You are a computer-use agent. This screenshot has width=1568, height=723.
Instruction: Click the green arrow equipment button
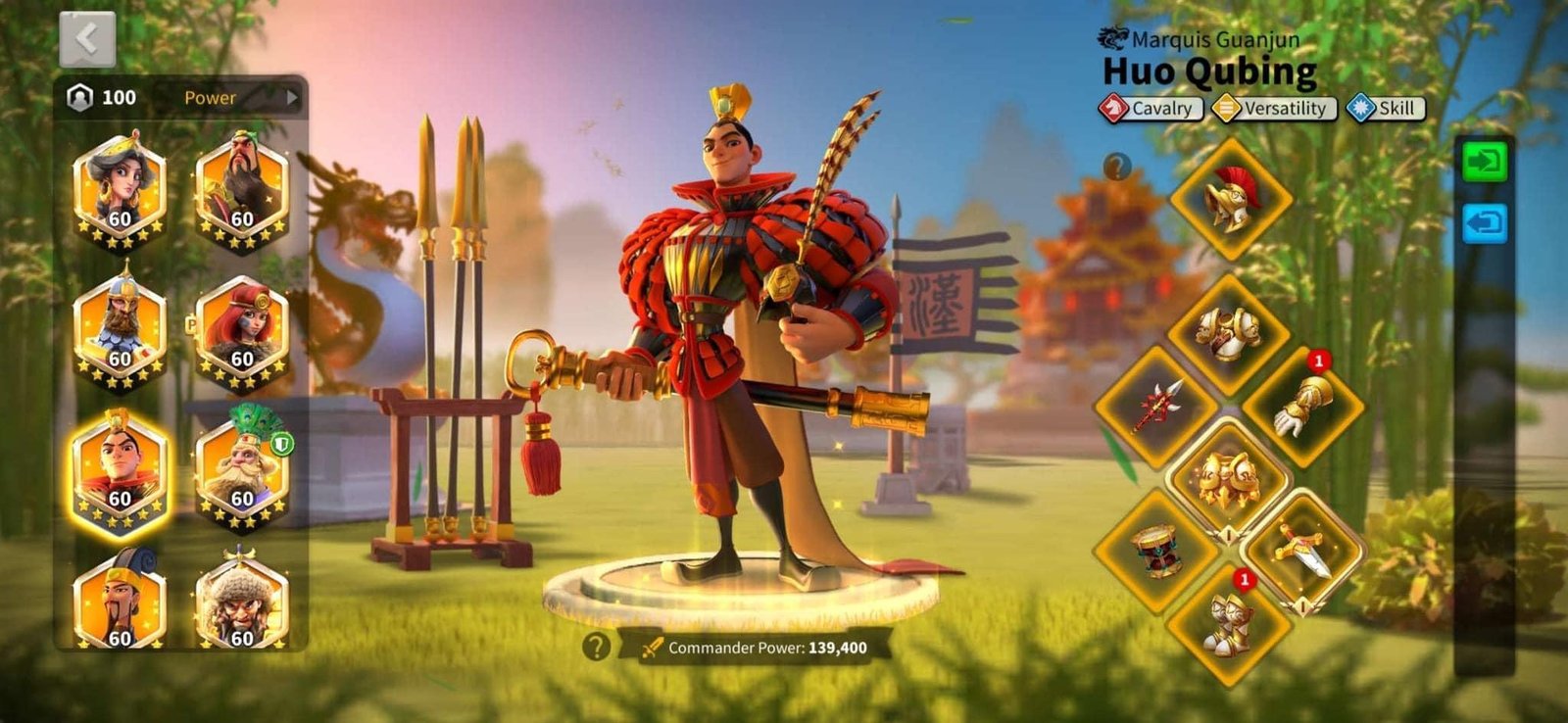(1484, 162)
